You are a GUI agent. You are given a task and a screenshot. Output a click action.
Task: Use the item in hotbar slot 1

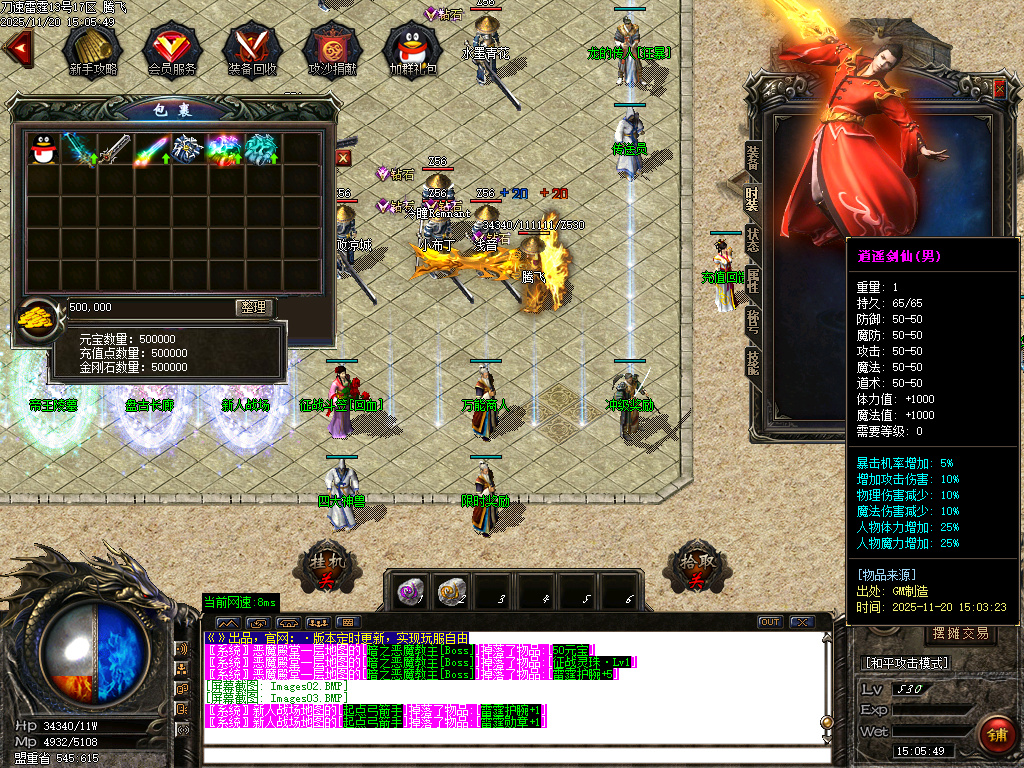tap(408, 591)
